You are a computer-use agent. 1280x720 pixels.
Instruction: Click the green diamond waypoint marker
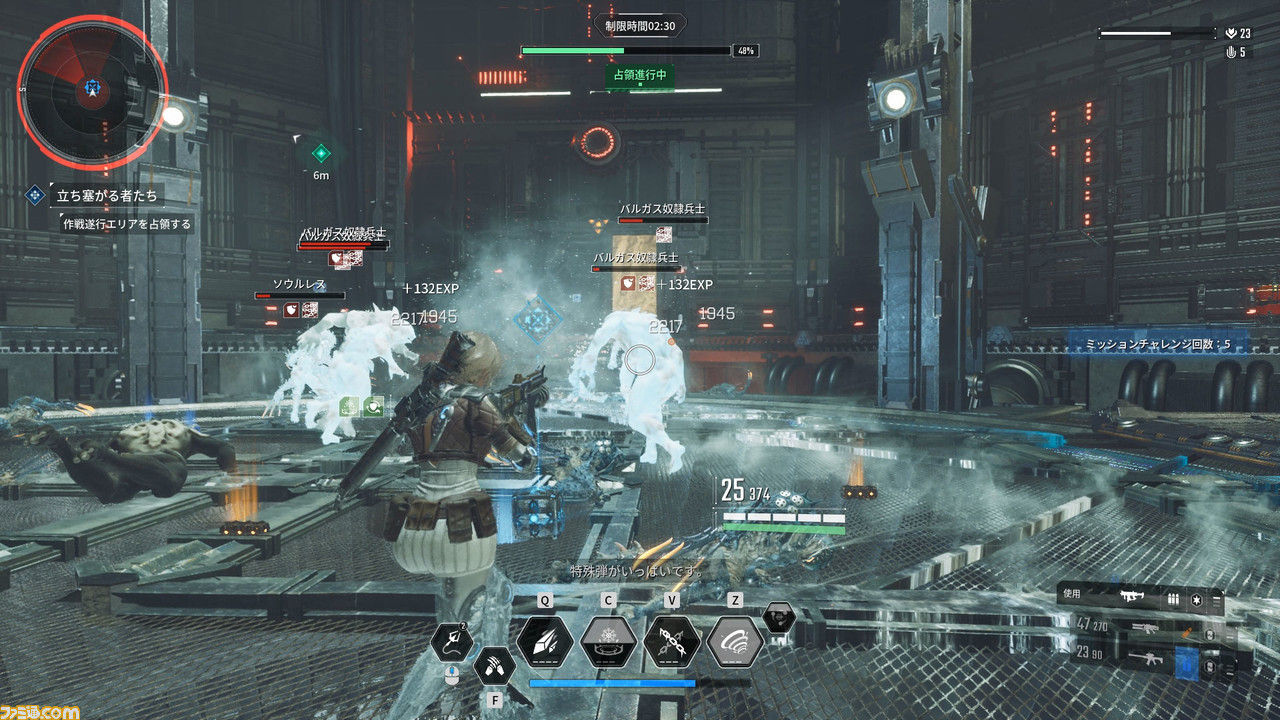321,153
